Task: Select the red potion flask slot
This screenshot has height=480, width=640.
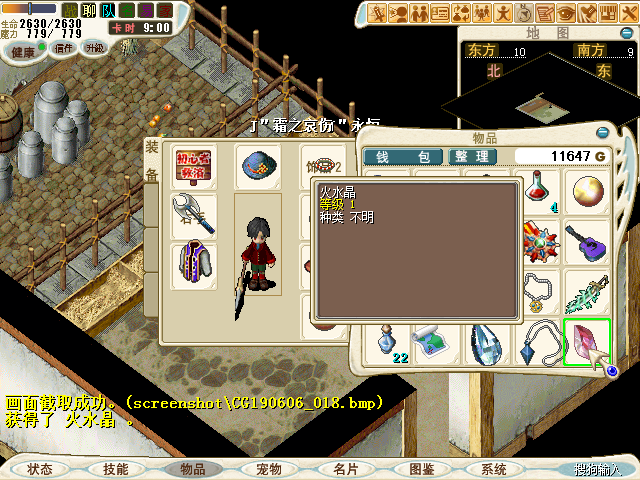Action: pyautogui.click(x=540, y=190)
